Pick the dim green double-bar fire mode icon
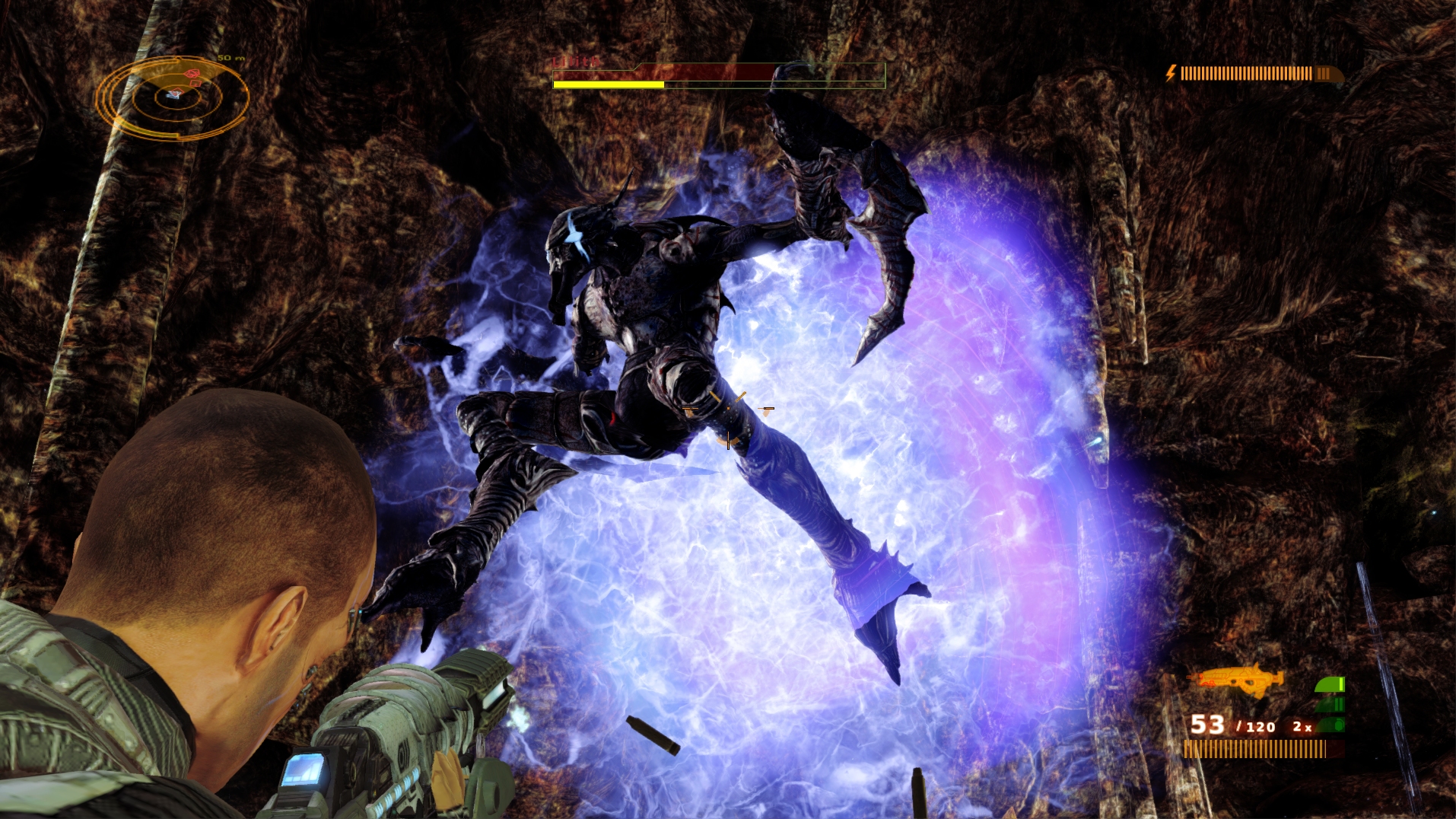The width and height of the screenshot is (1456, 819). pos(1330,705)
